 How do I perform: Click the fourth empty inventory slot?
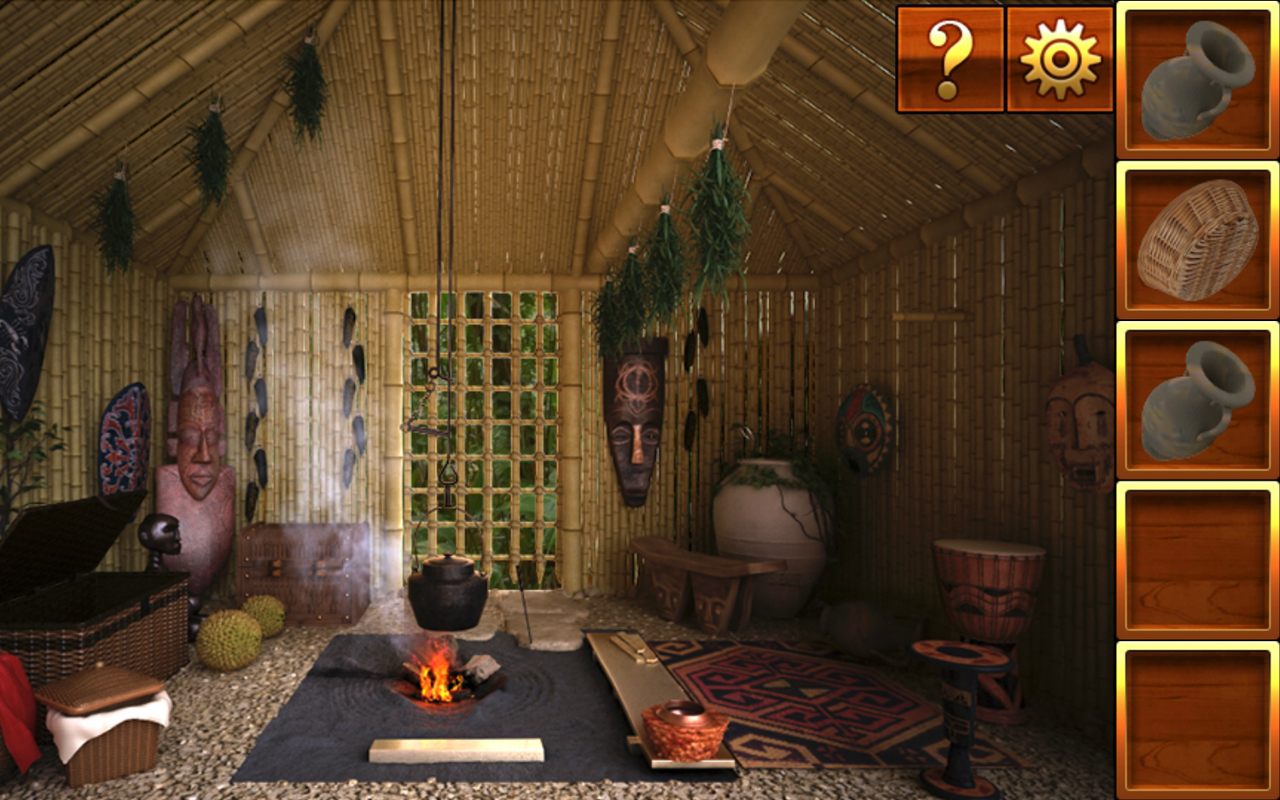[1196, 560]
